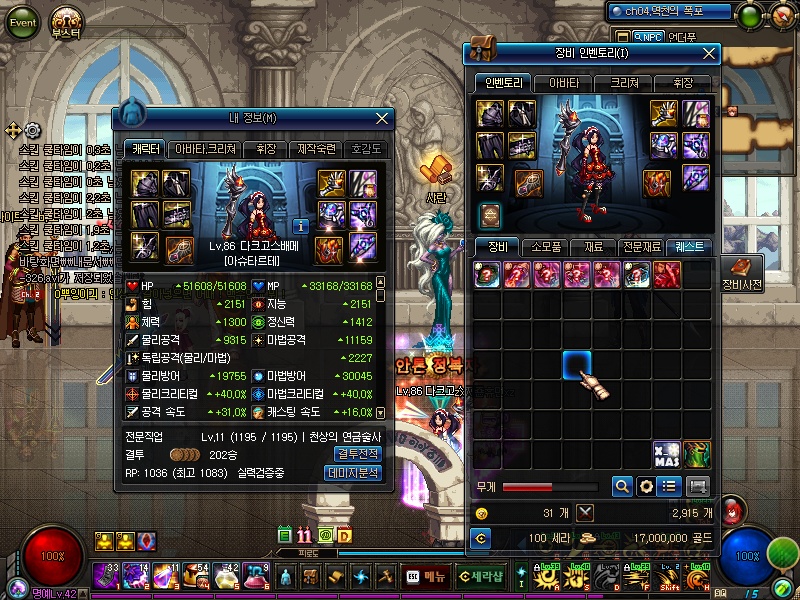Open the 데미지분석 damage analysis

point(354,472)
